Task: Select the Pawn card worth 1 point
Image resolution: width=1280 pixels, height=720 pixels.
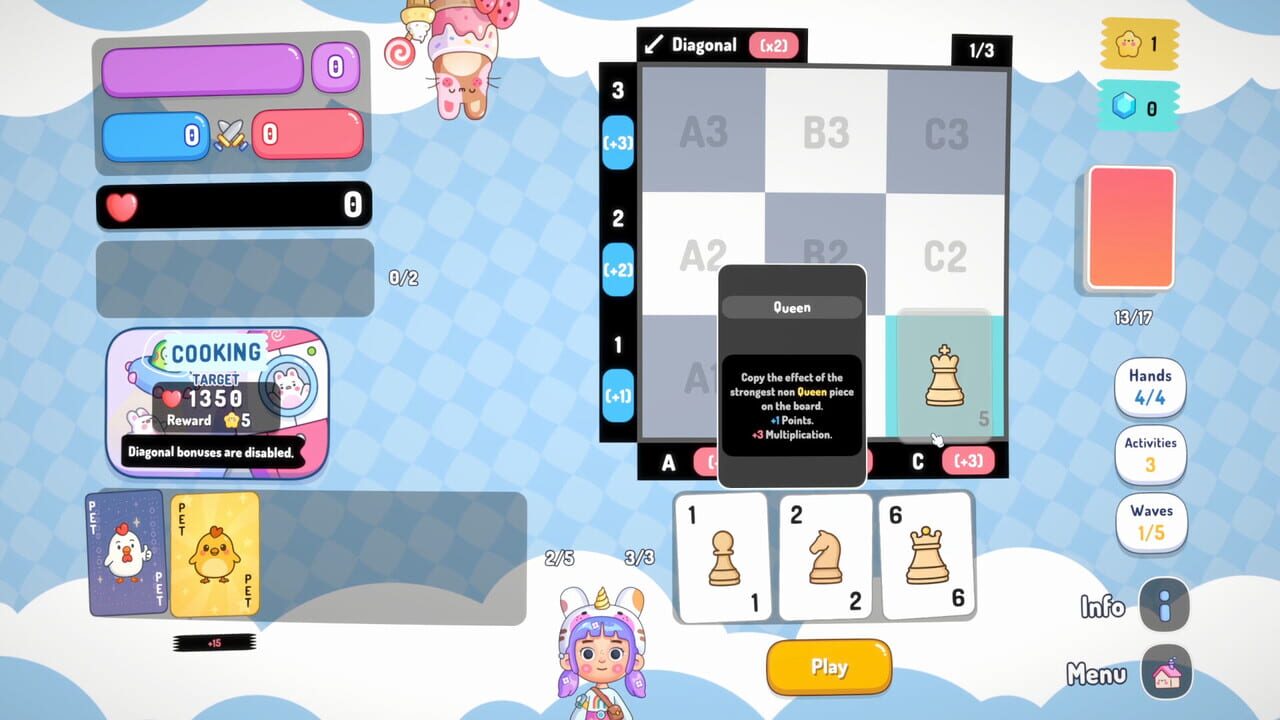Action: coord(722,557)
